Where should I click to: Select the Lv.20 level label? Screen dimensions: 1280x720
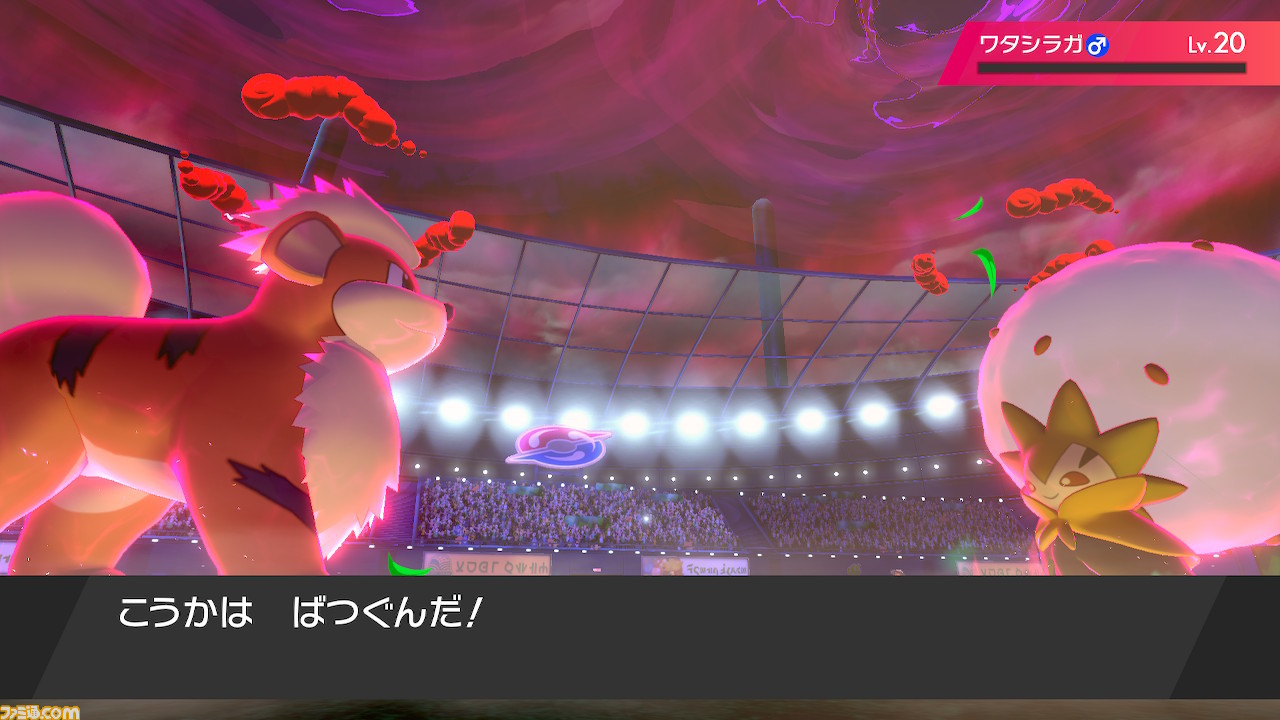click(x=1215, y=43)
